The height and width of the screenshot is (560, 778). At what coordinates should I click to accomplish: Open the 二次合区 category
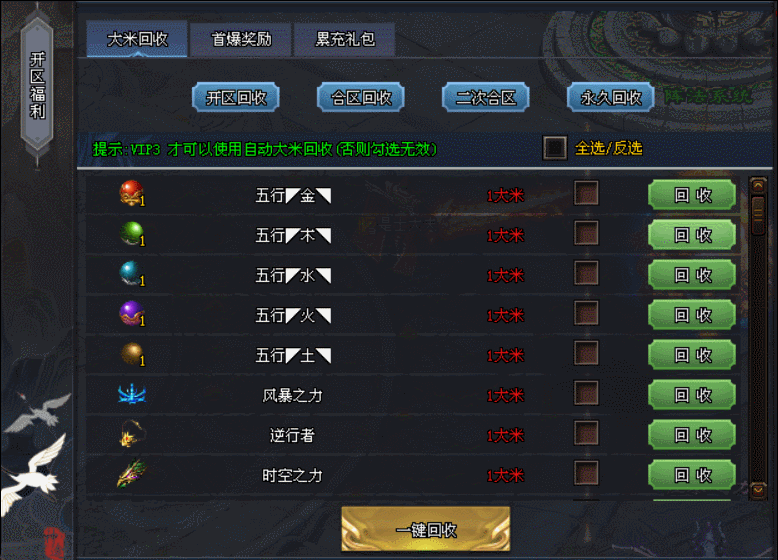485,97
